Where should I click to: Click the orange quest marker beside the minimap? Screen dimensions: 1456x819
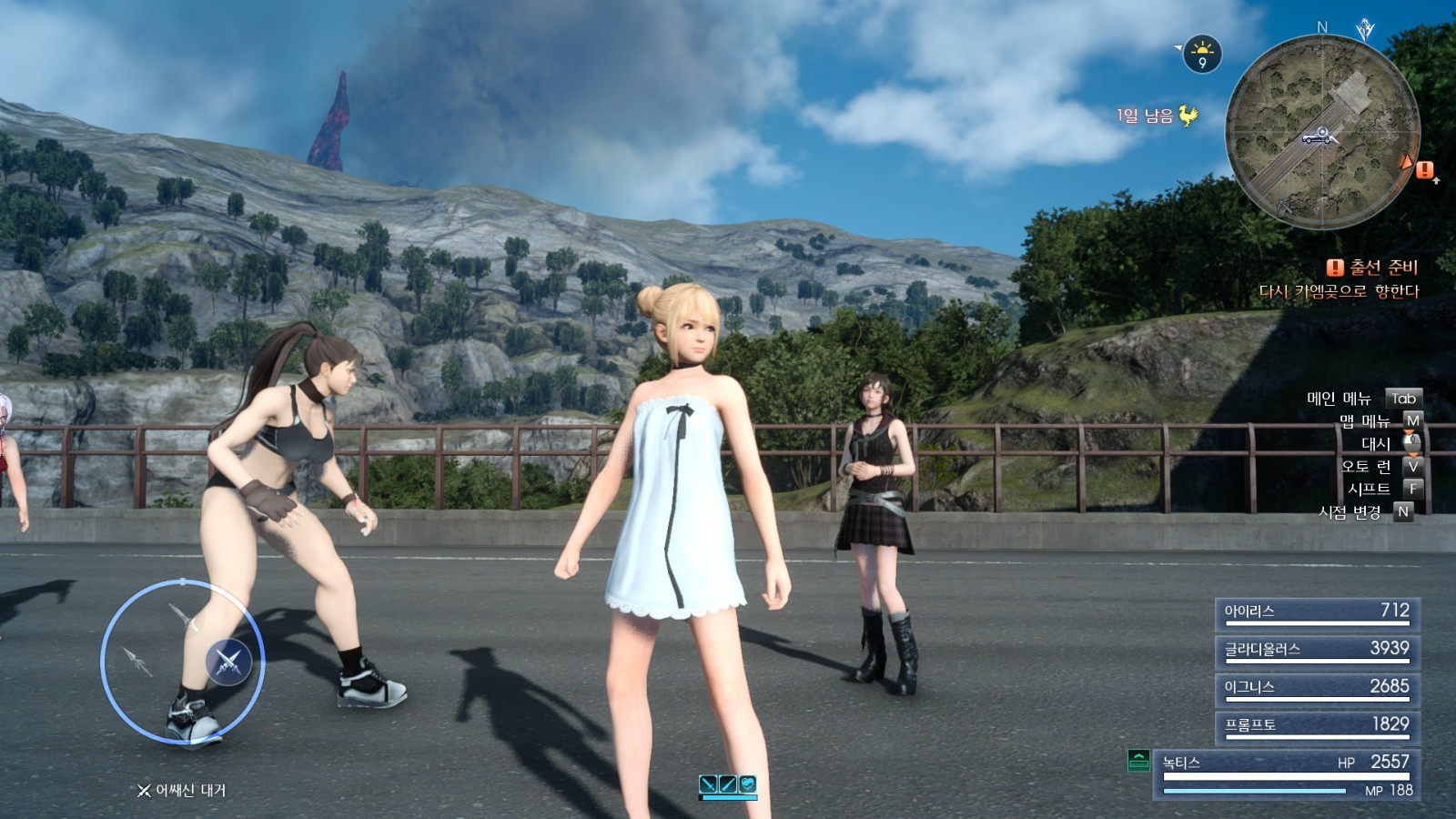click(x=1424, y=169)
